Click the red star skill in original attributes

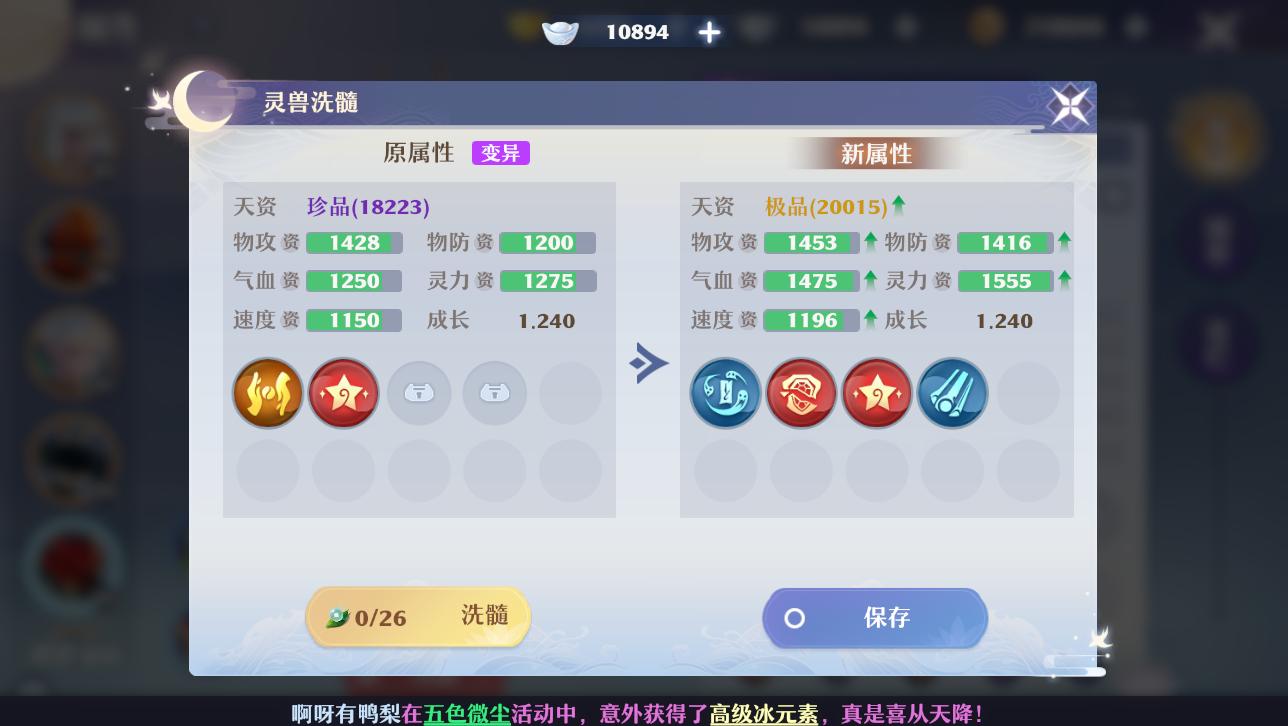343,393
